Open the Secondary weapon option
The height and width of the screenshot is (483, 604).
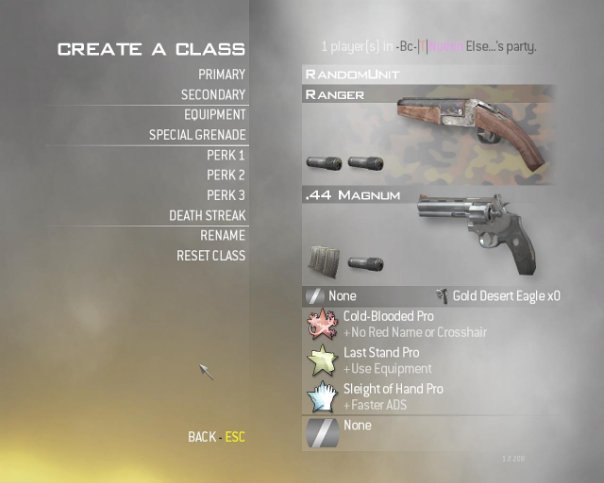click(x=213, y=95)
